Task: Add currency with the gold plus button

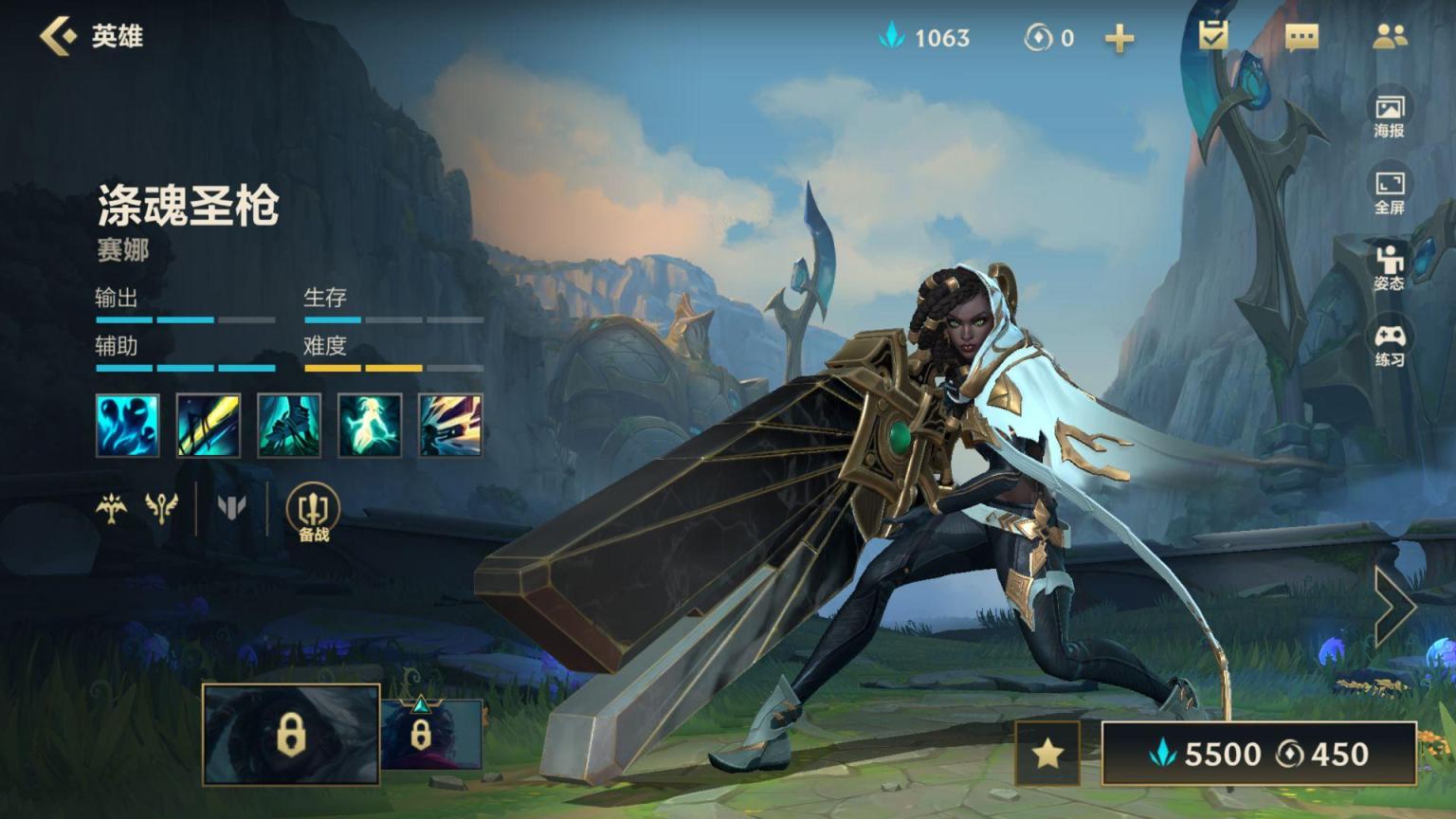Action: point(1119,38)
